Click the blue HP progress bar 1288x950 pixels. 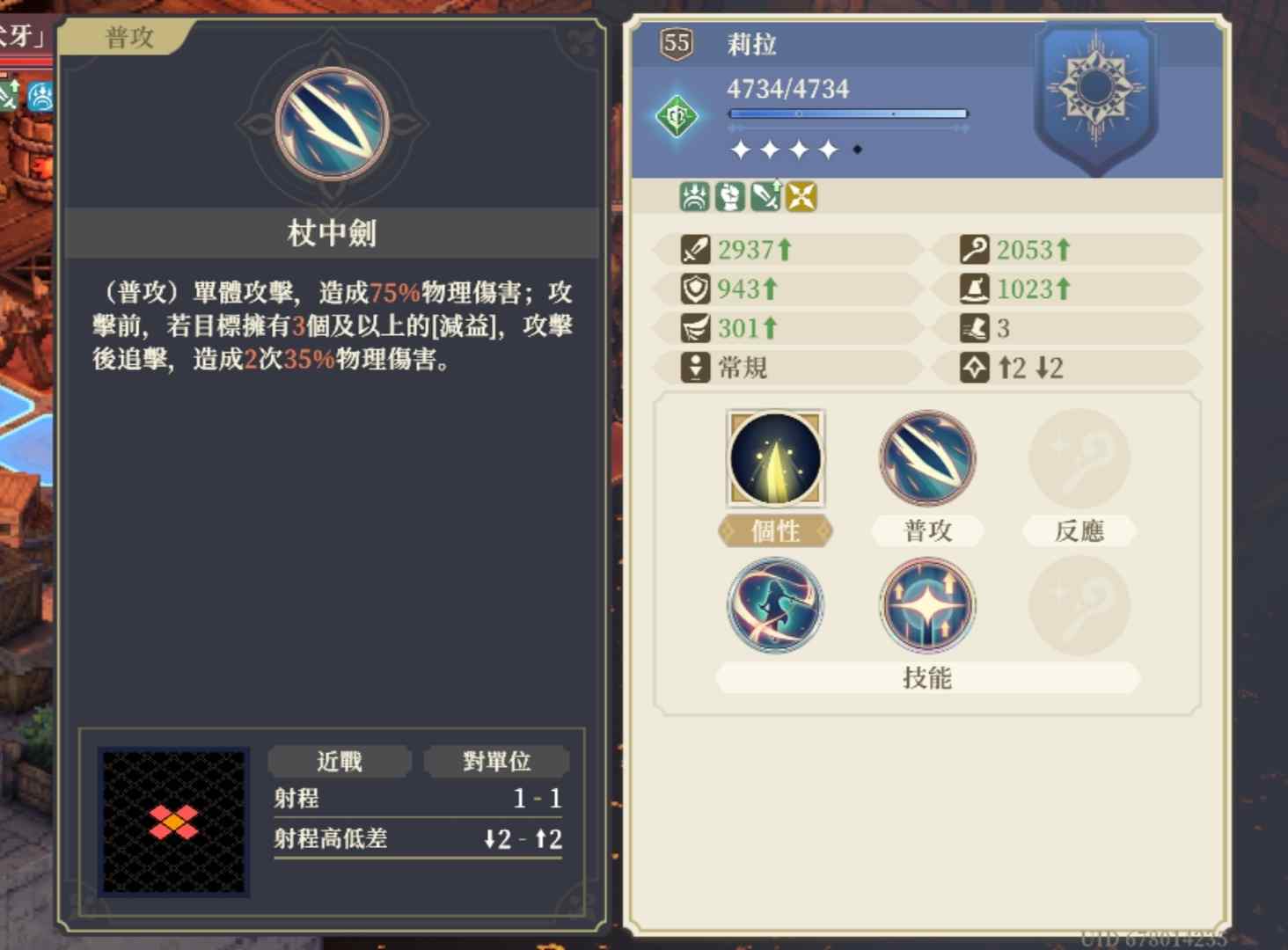pos(847,113)
